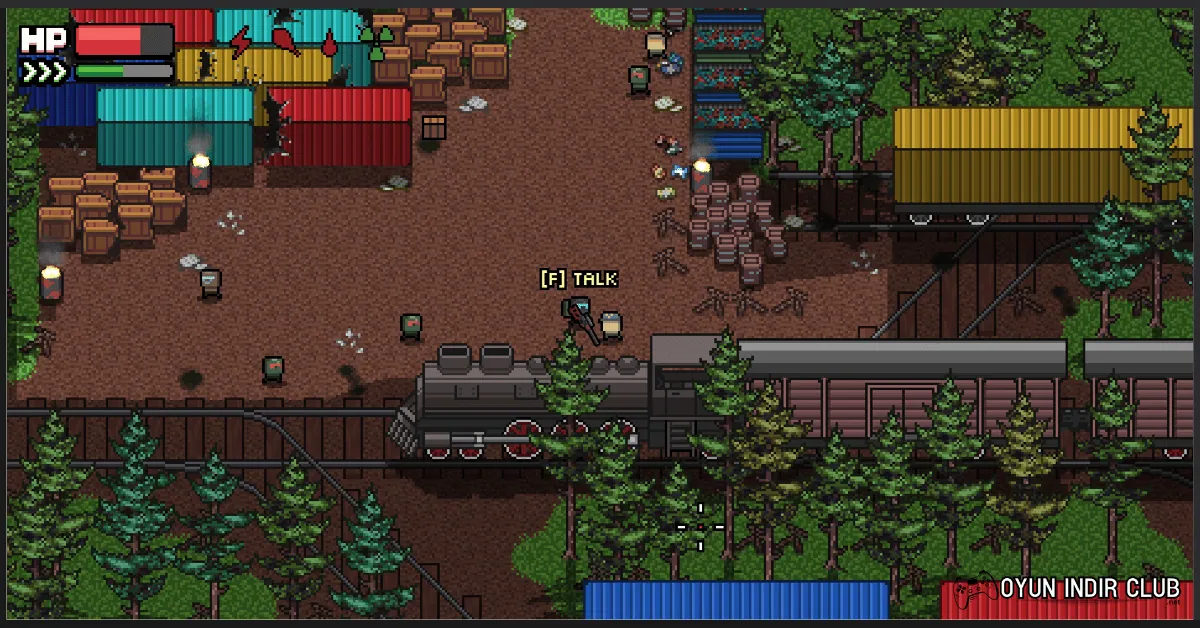Click the red blood drop status icon
Viewport: 1200px width, 628px height.
click(329, 43)
